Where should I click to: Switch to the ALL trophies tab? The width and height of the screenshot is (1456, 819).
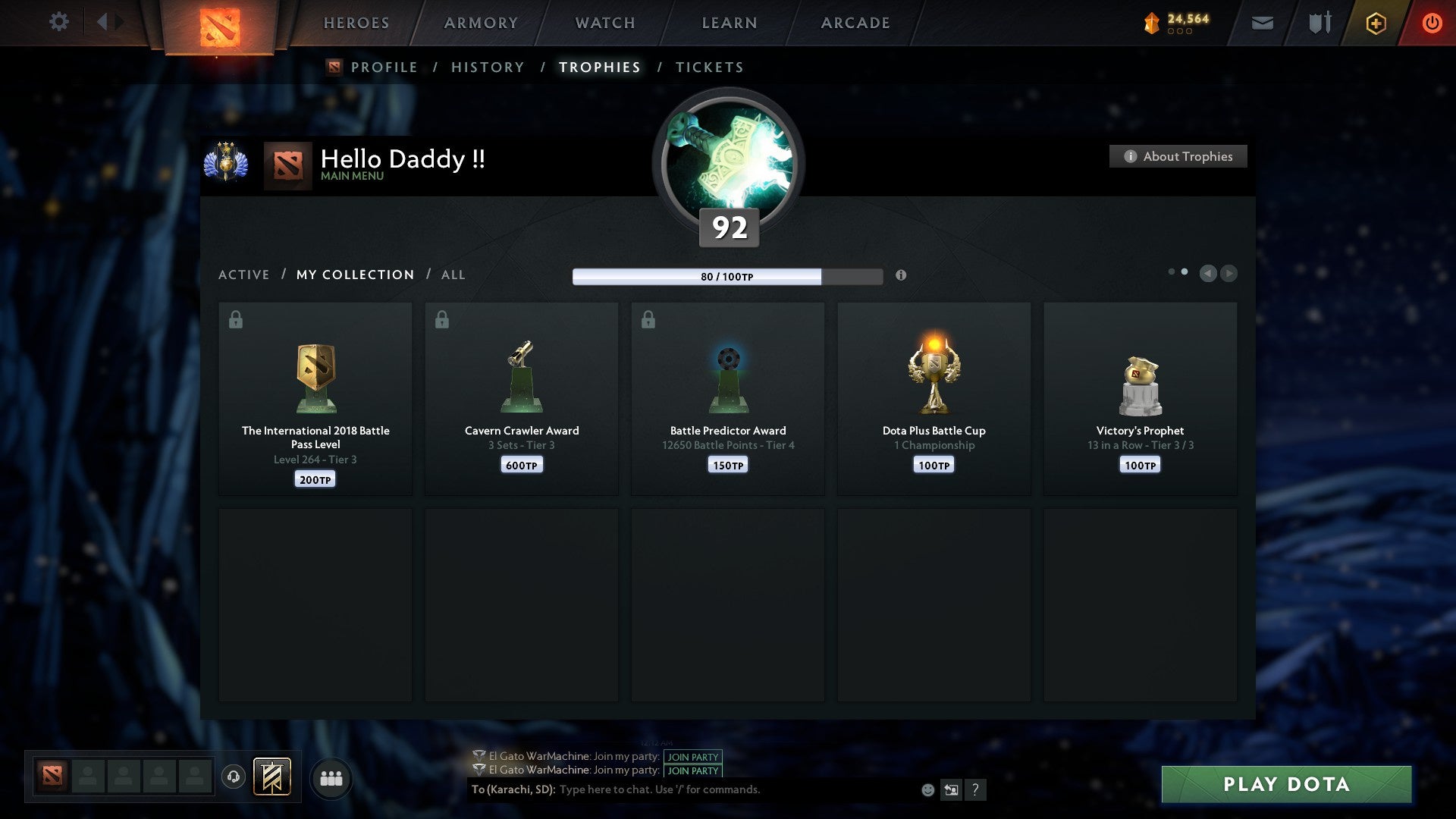click(453, 275)
